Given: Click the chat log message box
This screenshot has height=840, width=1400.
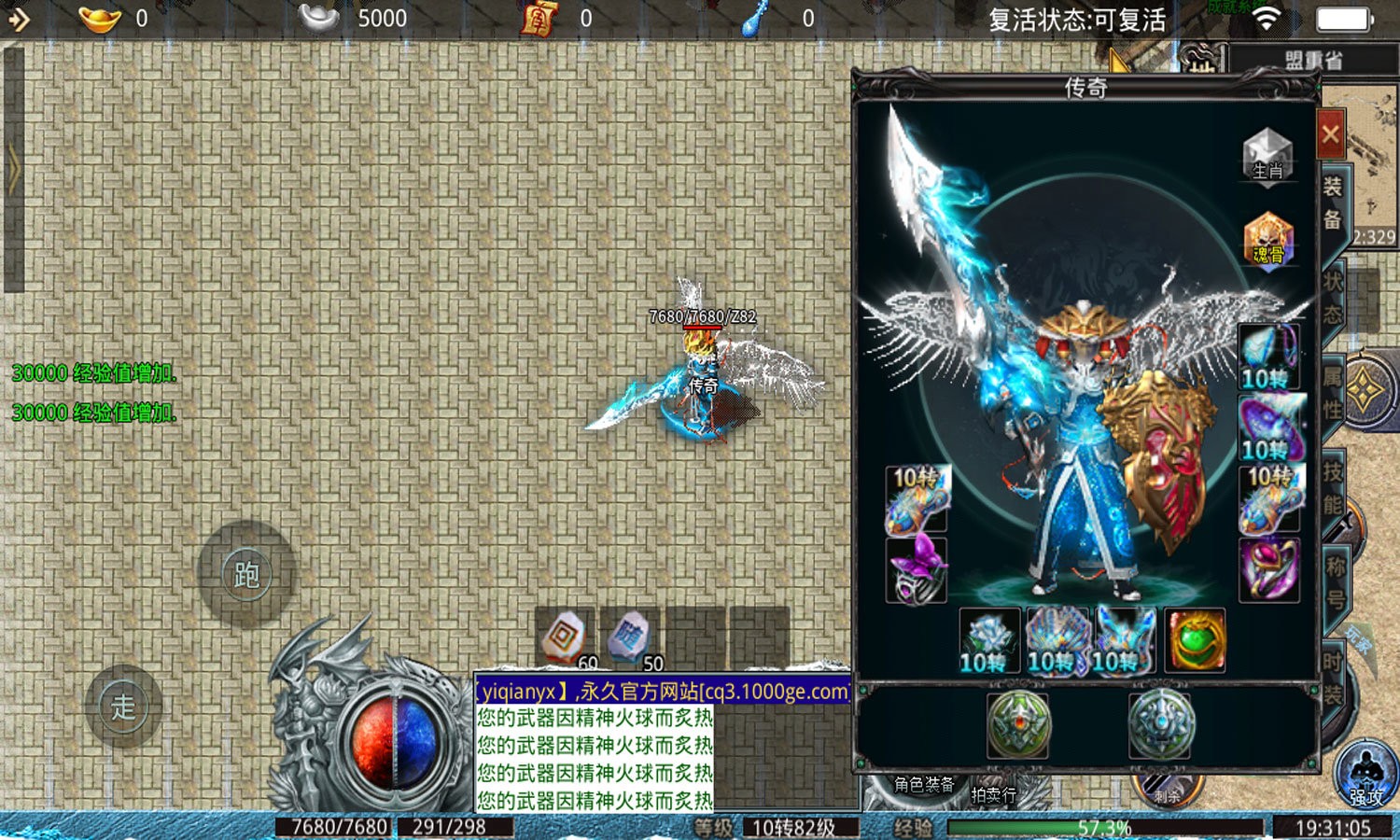Looking at the screenshot, I should click(595, 758).
